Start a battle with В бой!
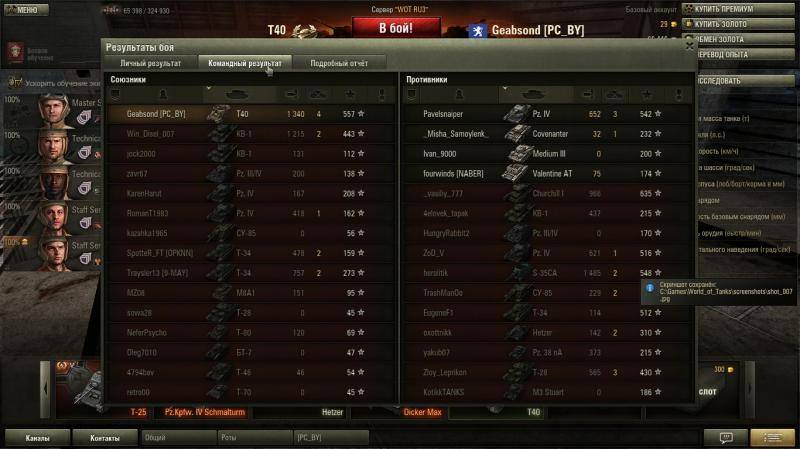800x449 pixels. 394,28
